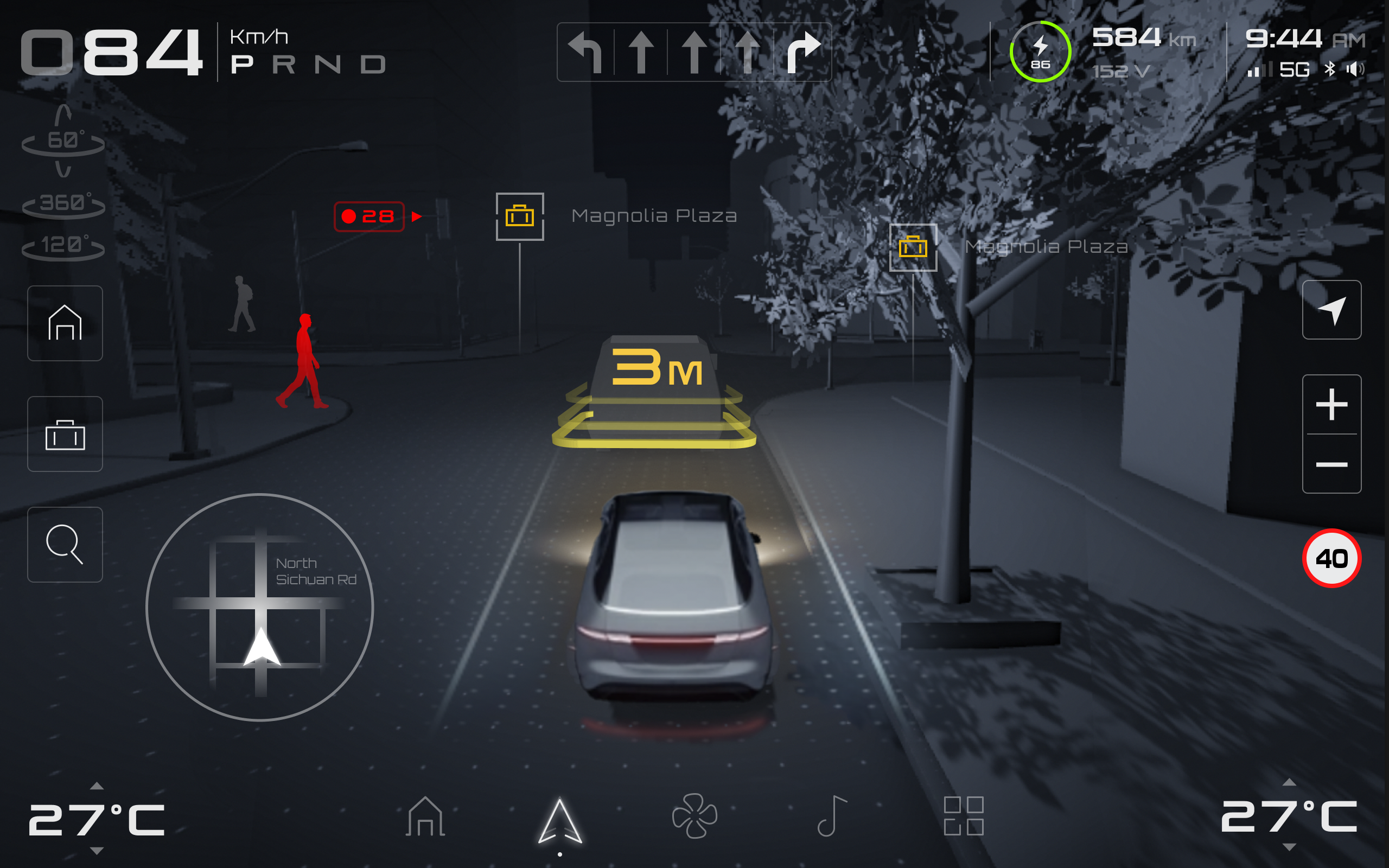The height and width of the screenshot is (868, 1389).
Task: Lower the left temperature with down arrow
Action: coord(97,850)
